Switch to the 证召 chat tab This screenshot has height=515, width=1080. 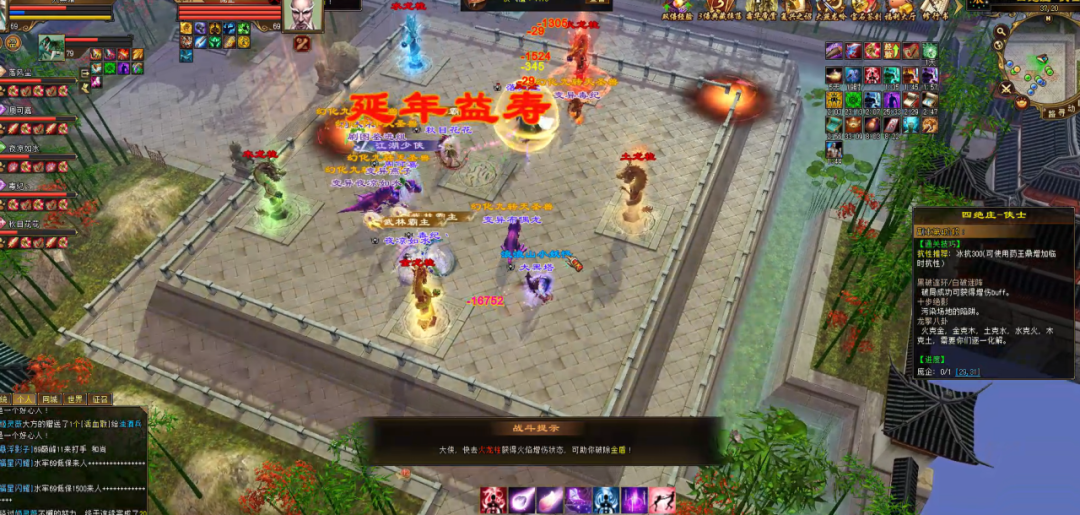[100, 398]
